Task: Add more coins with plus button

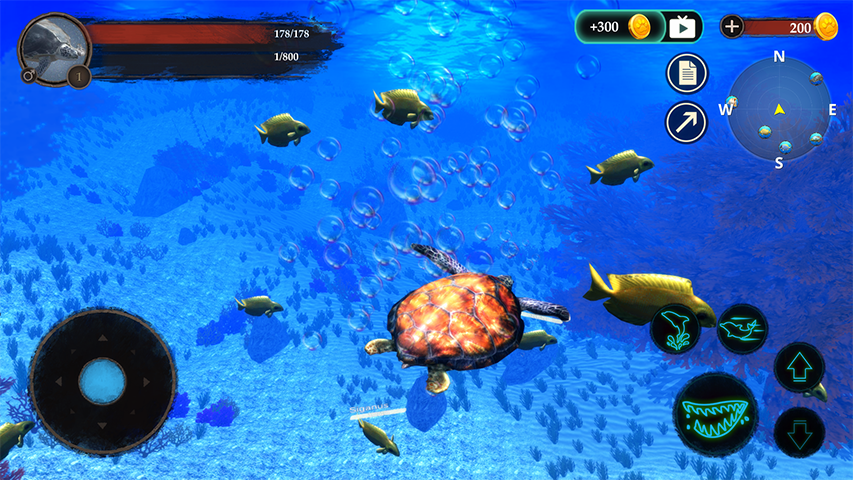Action: coord(732,27)
